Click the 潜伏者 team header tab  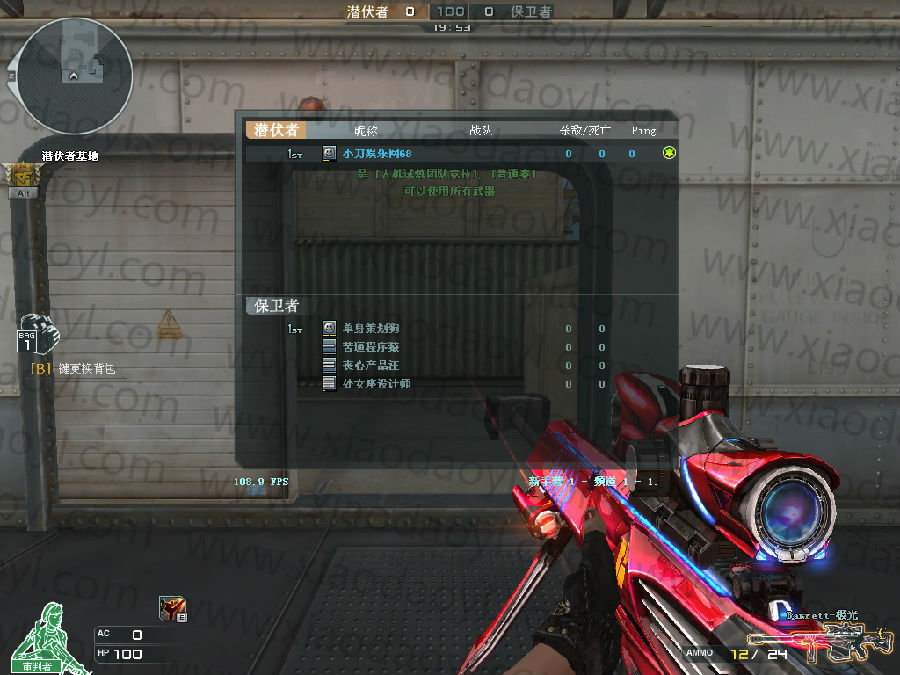(275, 130)
